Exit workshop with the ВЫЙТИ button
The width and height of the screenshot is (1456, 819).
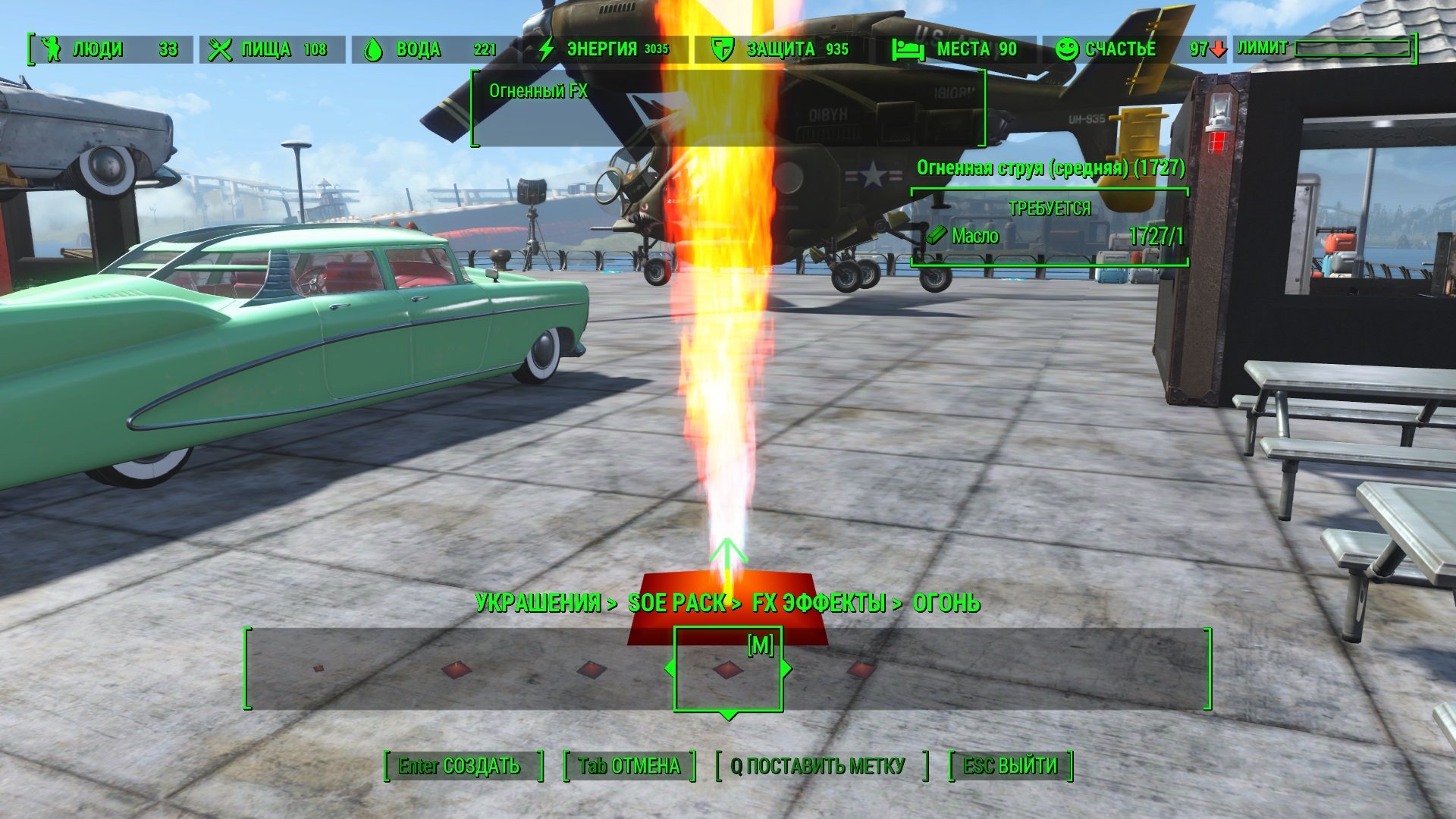pos(1010,766)
